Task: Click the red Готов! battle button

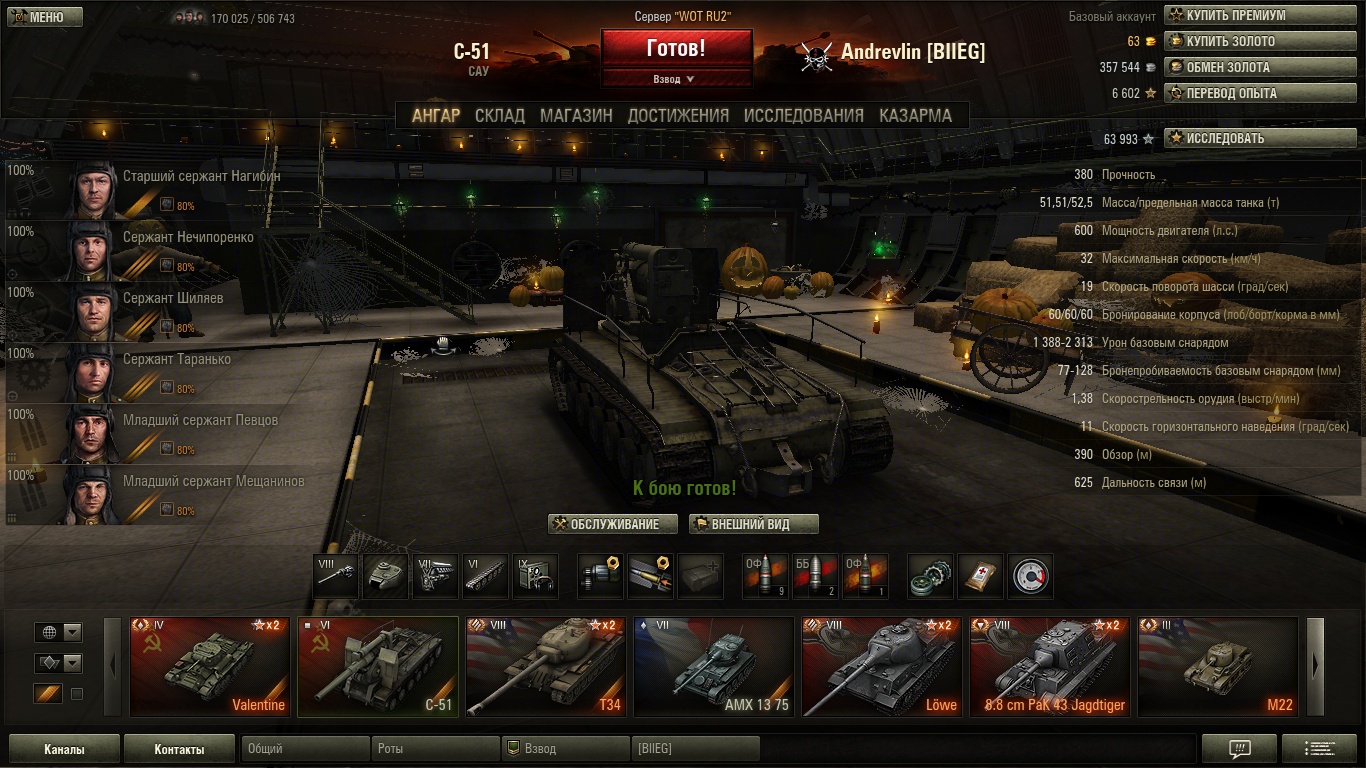Action: coord(676,48)
